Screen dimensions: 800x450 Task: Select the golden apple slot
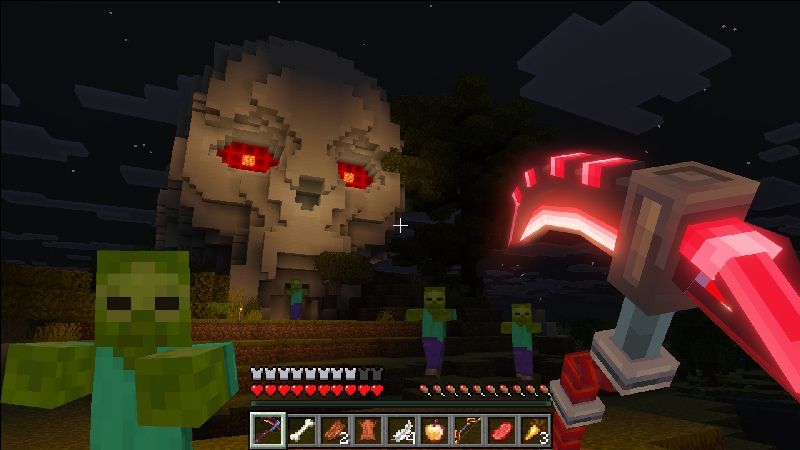(434, 430)
